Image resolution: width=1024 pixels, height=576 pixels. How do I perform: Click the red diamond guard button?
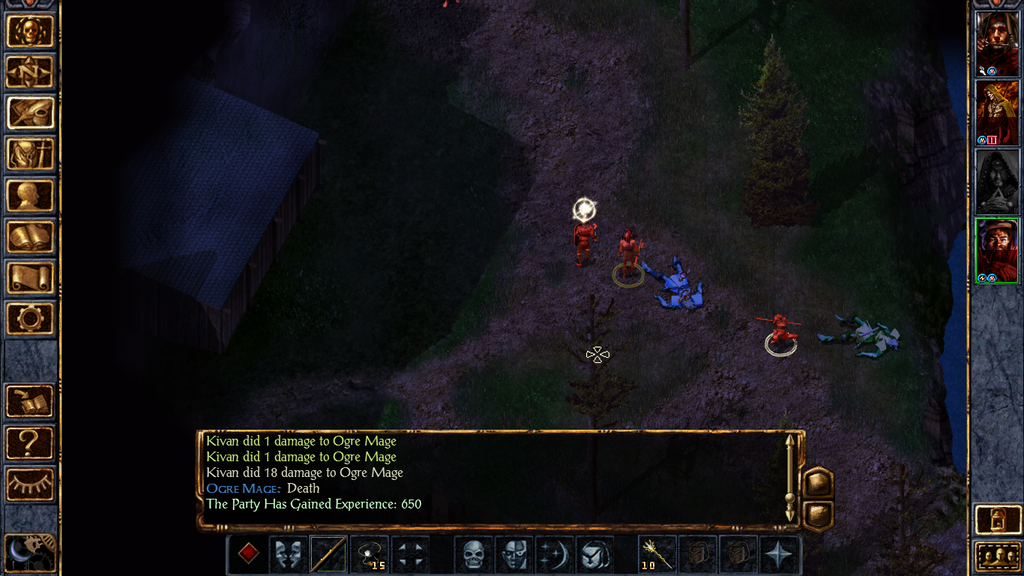(x=248, y=555)
